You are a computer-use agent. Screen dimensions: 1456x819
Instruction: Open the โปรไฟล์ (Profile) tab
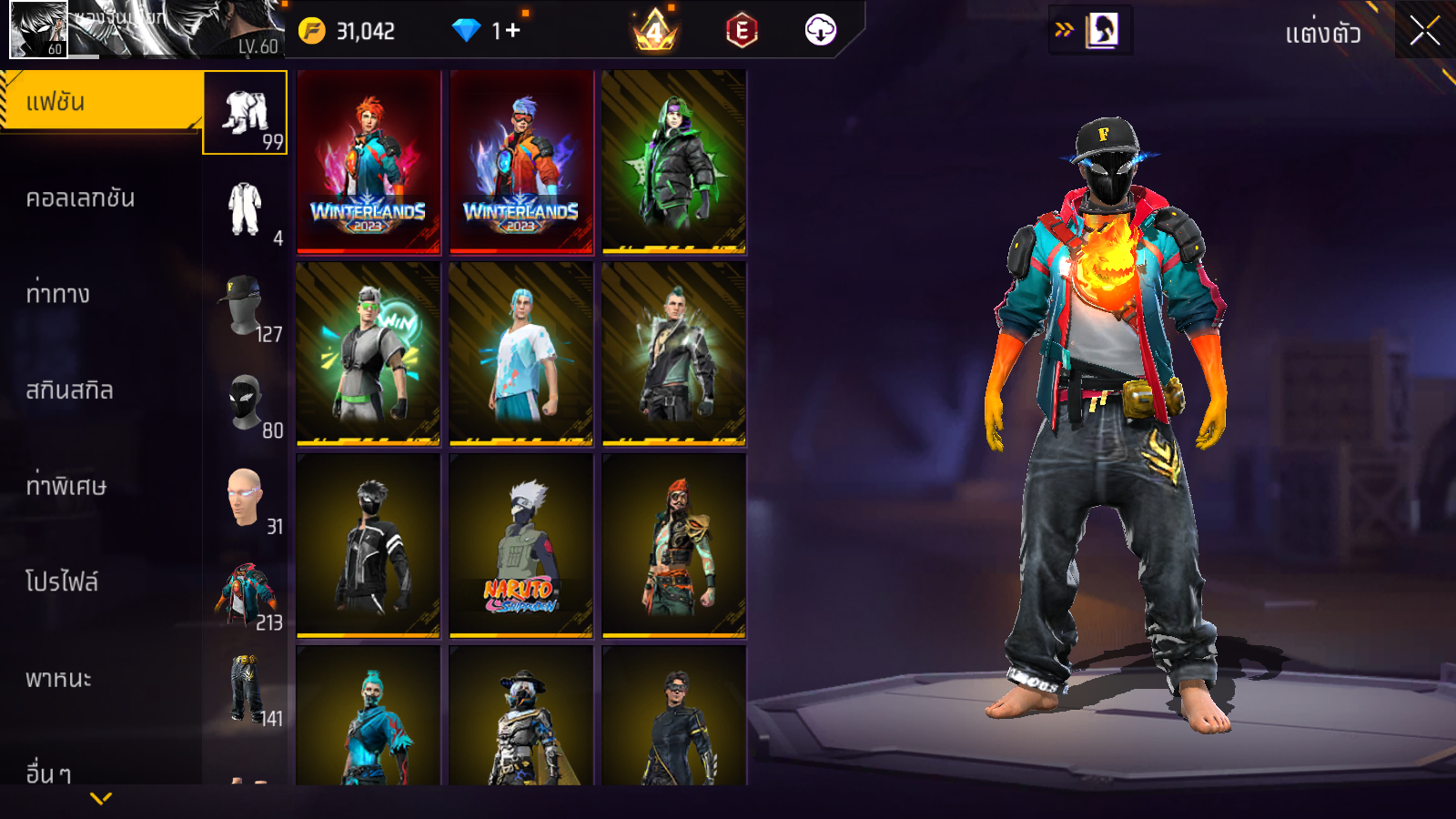pyautogui.click(x=62, y=582)
